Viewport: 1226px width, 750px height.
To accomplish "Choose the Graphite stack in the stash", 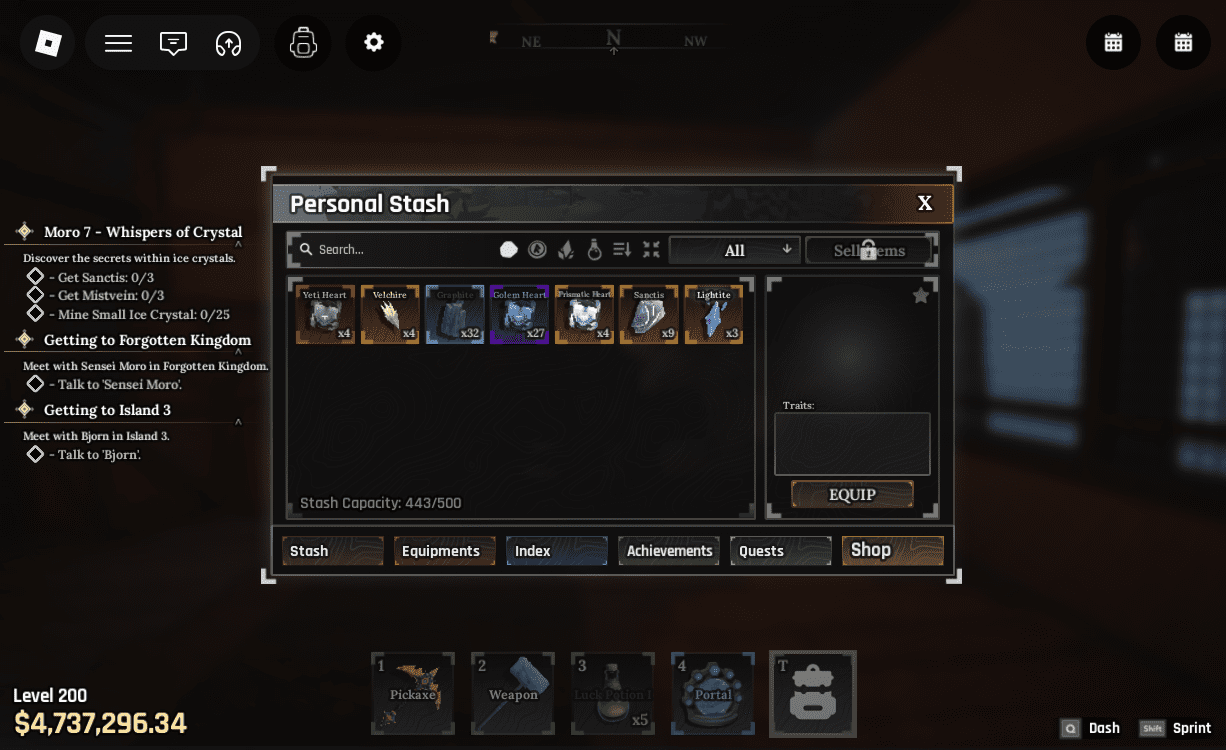I will pos(455,315).
